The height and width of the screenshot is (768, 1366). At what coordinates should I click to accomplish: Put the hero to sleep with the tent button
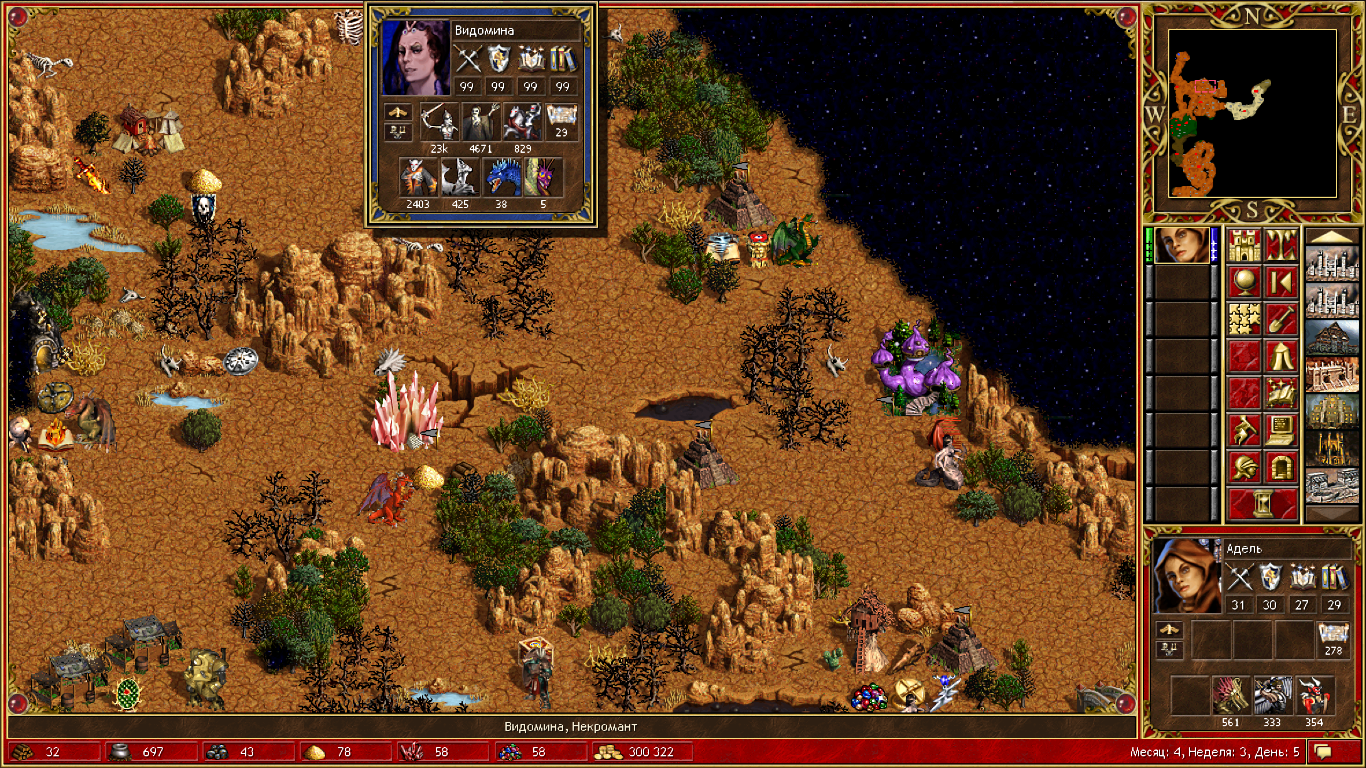1281,357
